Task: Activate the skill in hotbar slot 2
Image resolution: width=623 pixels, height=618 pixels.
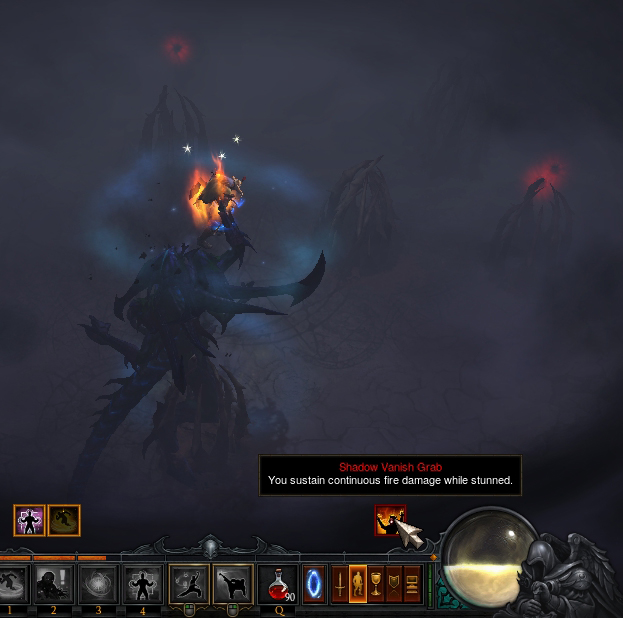Action: click(55, 583)
